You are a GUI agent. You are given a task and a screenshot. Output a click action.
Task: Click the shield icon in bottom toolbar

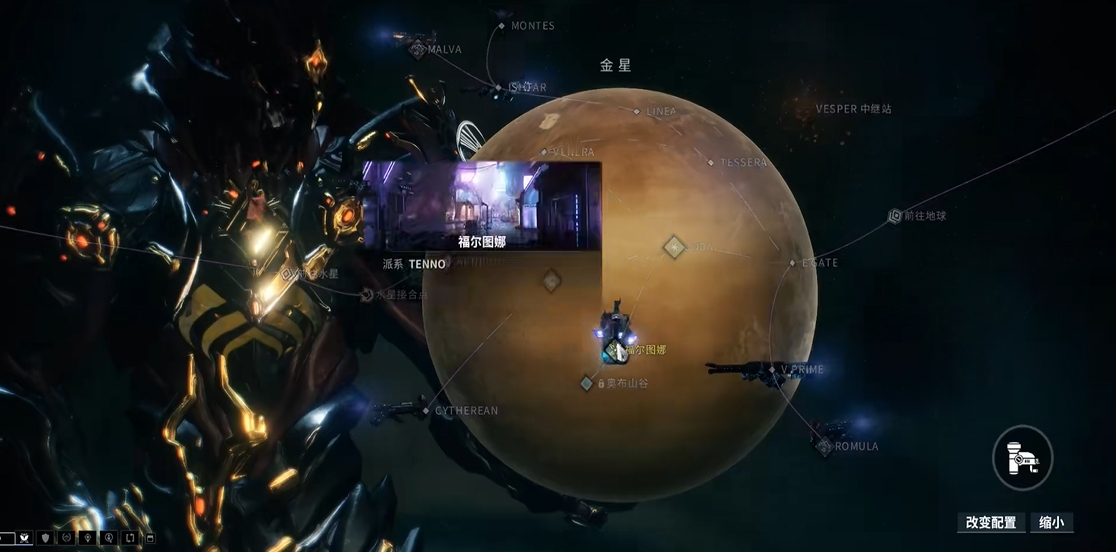coord(45,539)
